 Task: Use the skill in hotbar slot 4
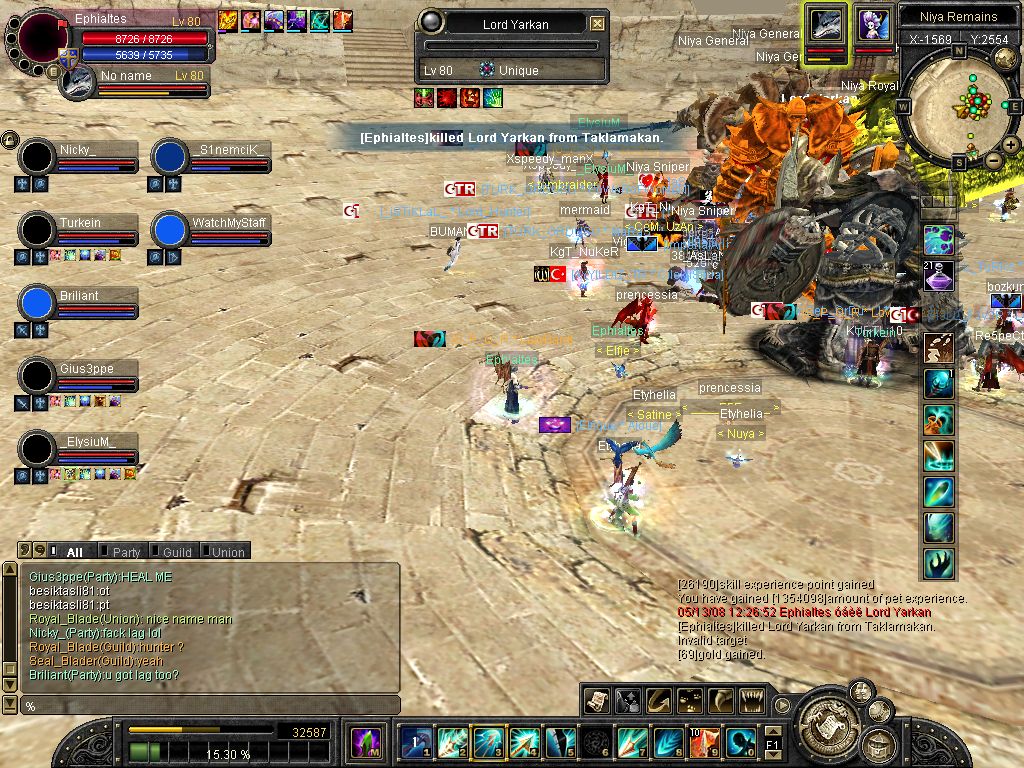[x=524, y=742]
